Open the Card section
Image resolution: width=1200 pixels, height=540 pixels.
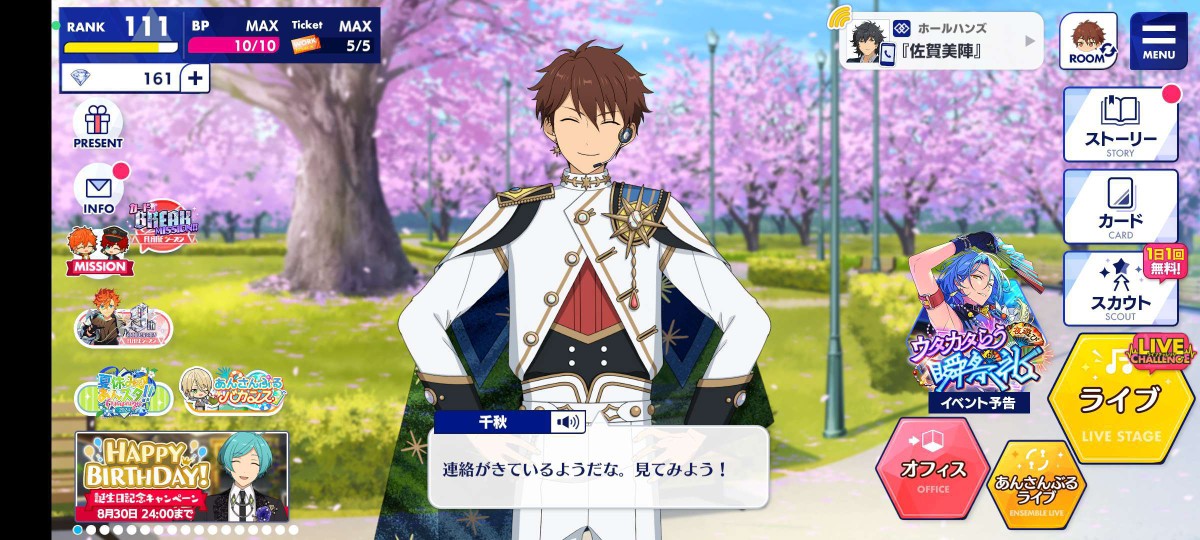coord(1120,207)
